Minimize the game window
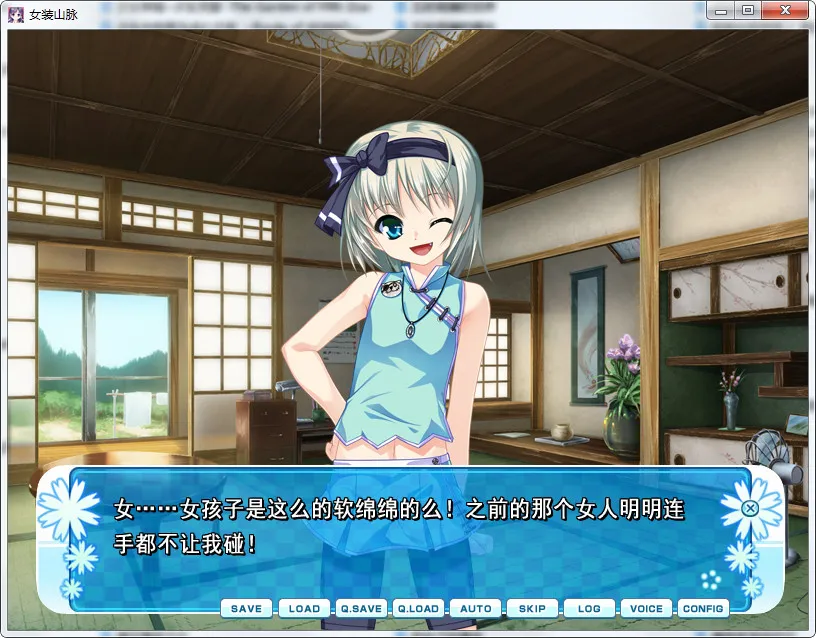Image resolution: width=816 pixels, height=638 pixels. [723, 11]
